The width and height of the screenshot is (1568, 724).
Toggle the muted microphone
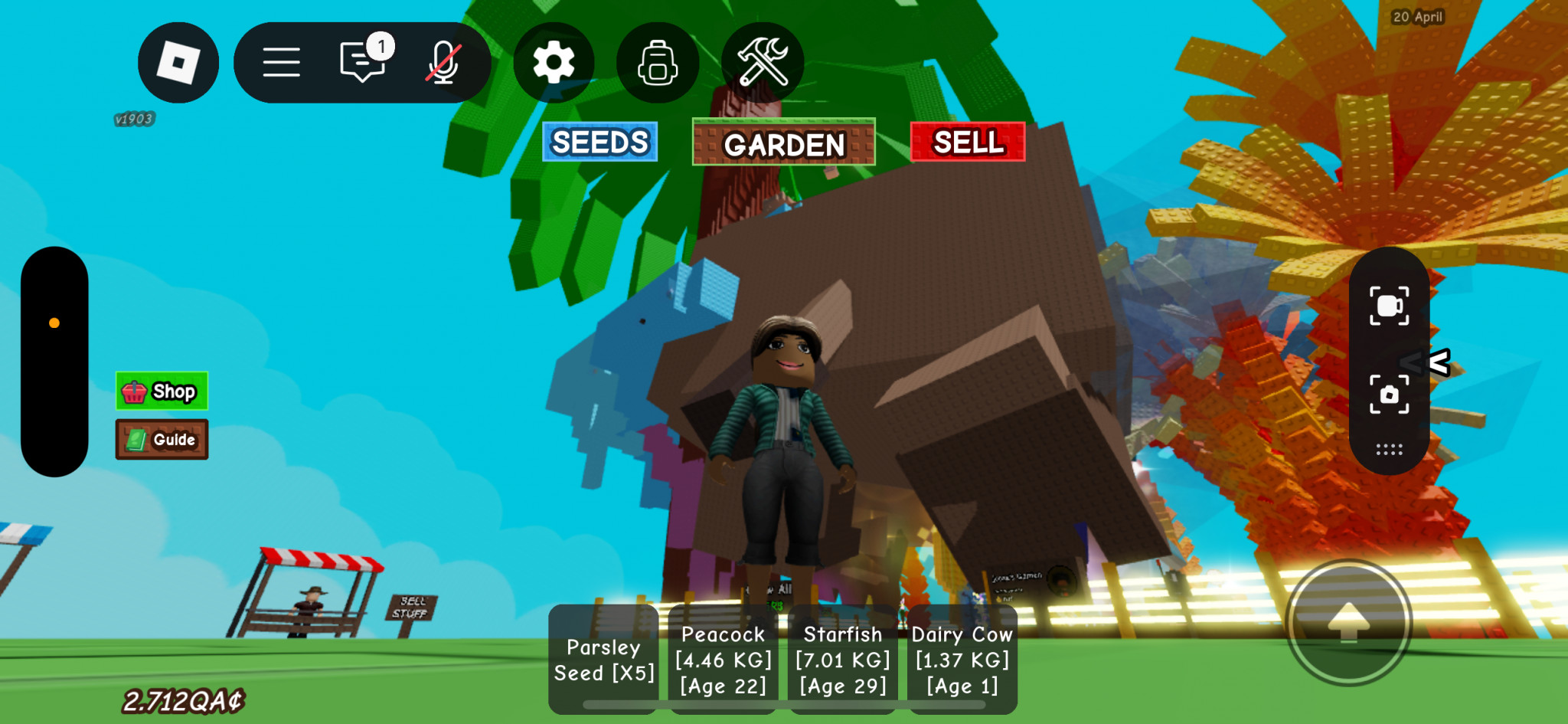tap(443, 63)
